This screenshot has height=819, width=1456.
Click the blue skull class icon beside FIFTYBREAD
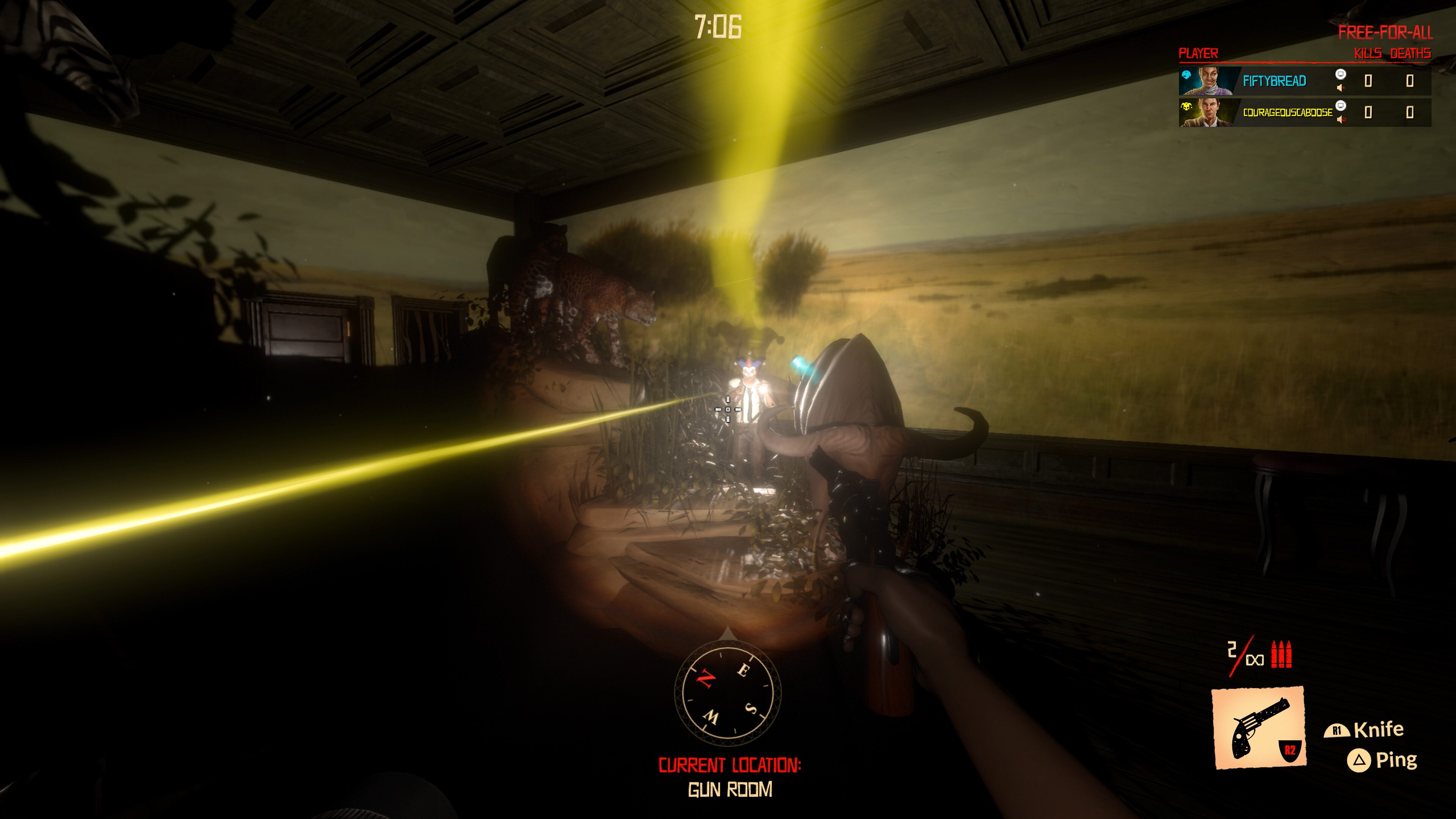tap(1186, 75)
